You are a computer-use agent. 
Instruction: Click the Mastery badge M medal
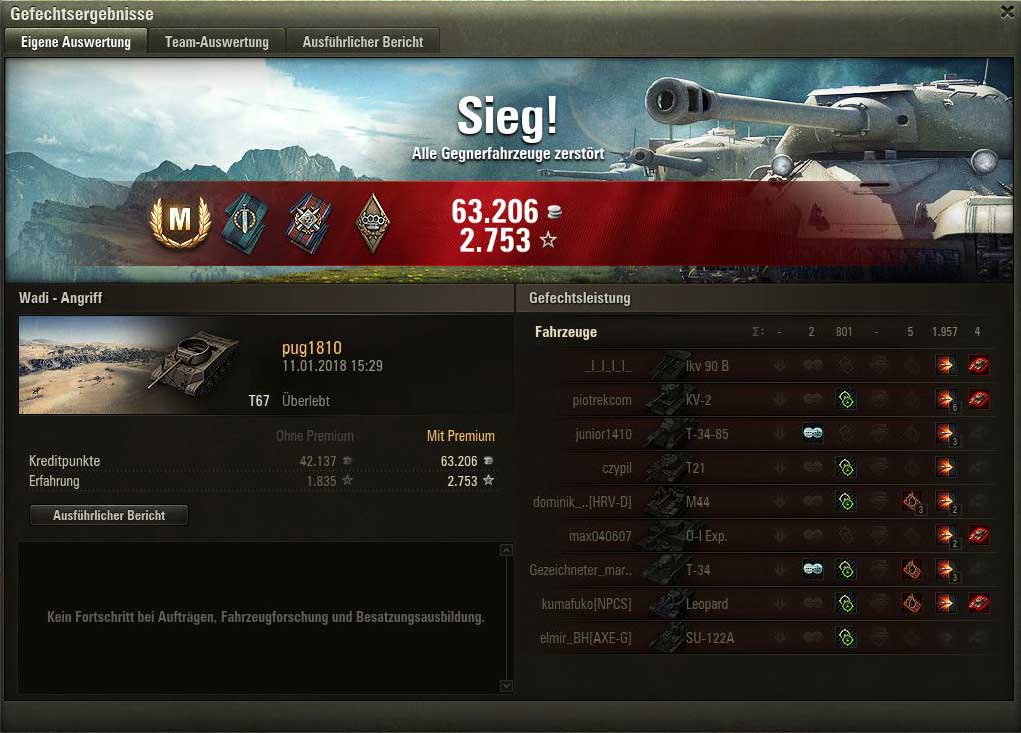pos(179,221)
